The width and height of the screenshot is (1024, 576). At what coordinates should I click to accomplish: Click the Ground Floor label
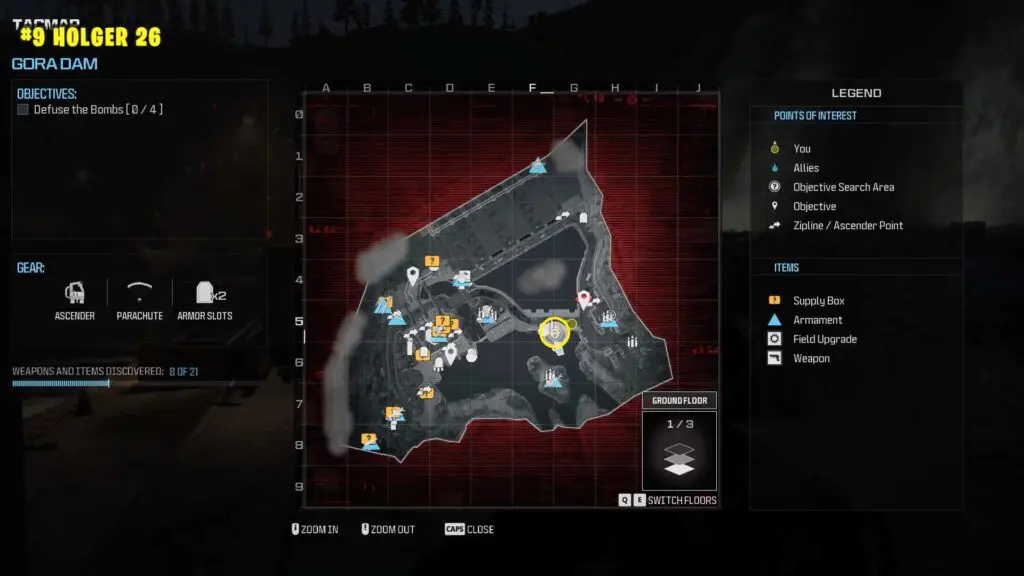click(680, 401)
